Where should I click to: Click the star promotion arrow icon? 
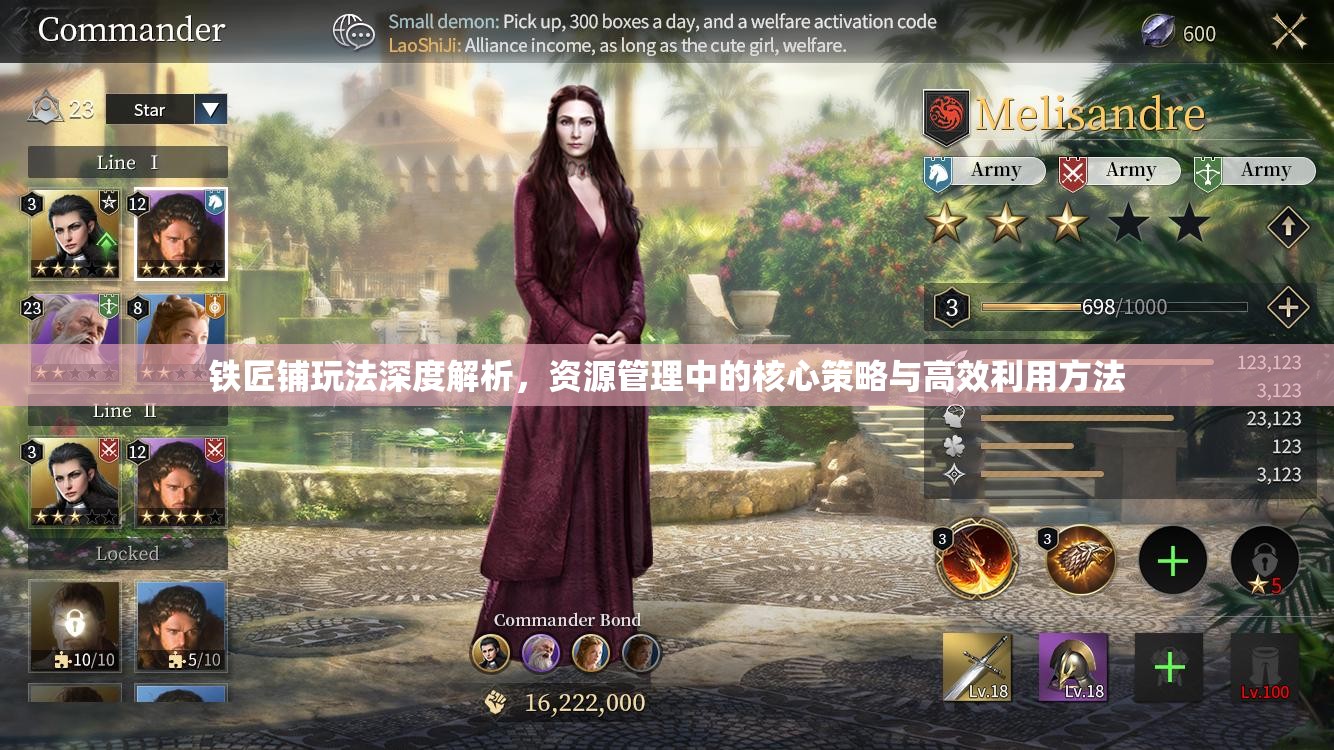point(1288,225)
